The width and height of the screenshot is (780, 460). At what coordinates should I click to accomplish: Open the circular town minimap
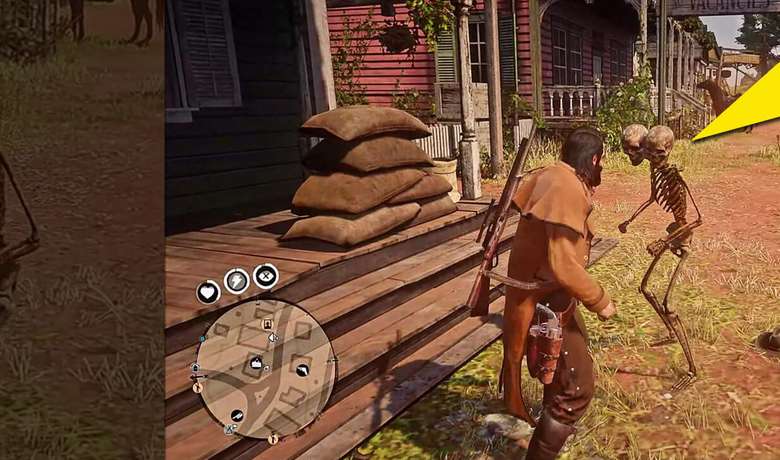(265, 369)
